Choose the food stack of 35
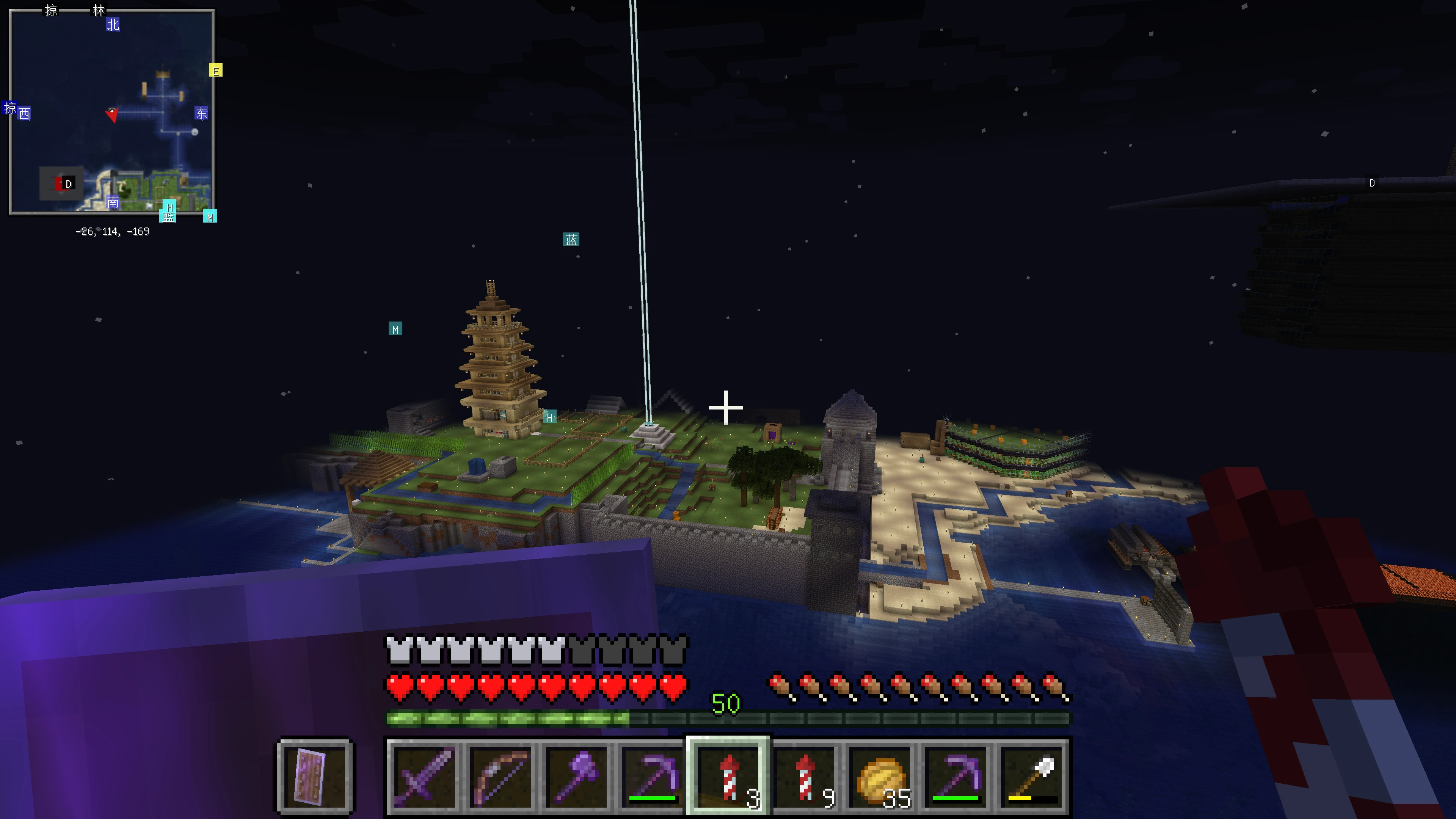The image size is (1456, 819). pyautogui.click(x=880, y=776)
